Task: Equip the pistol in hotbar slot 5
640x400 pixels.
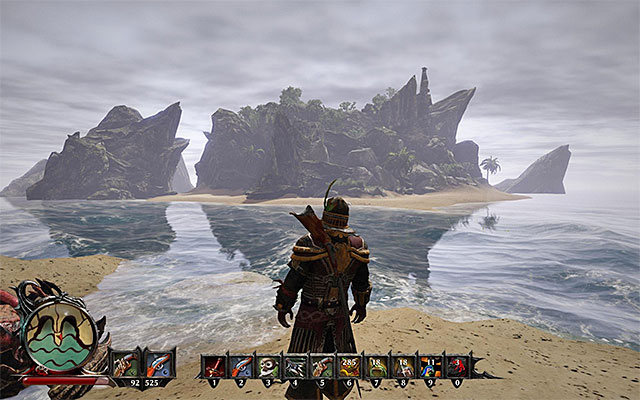Action: click(322, 367)
